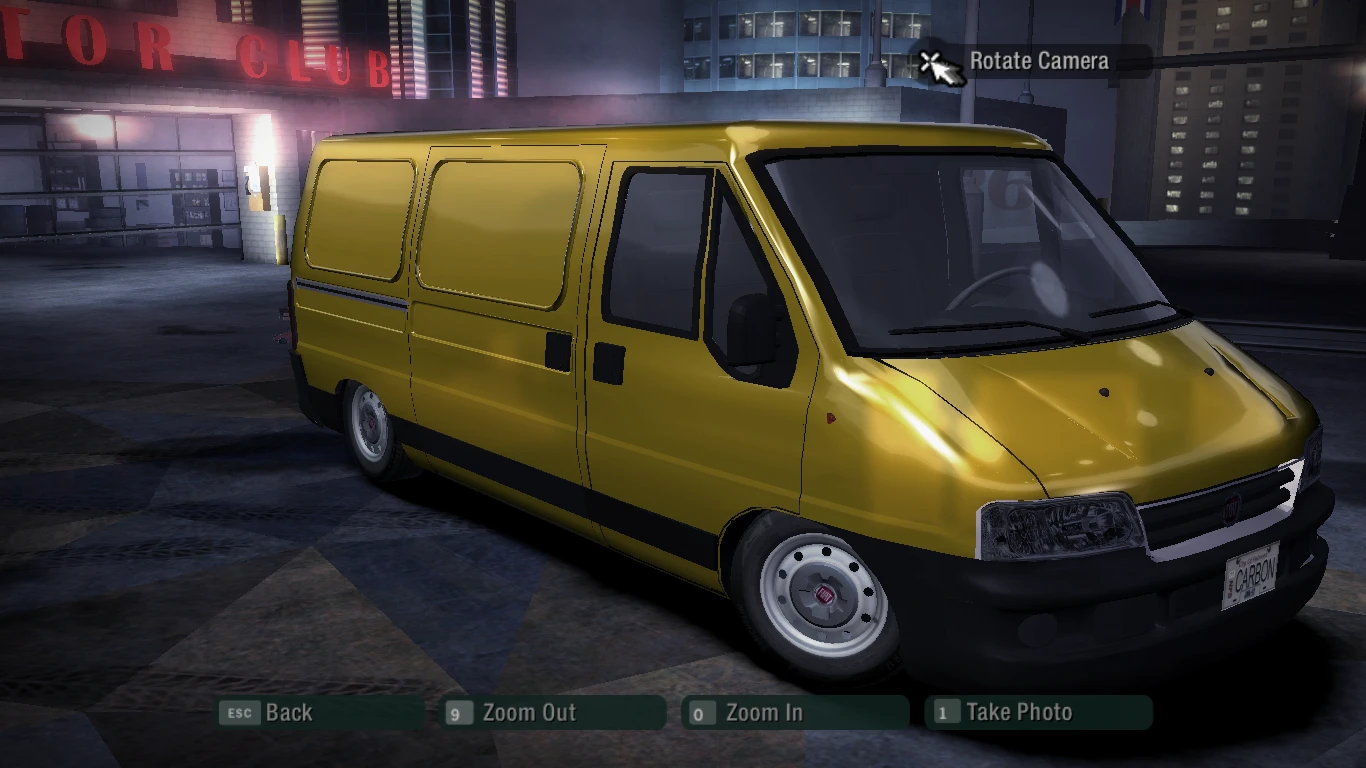
Task: Select the Zoom Out control
Action: pyautogui.click(x=529, y=713)
